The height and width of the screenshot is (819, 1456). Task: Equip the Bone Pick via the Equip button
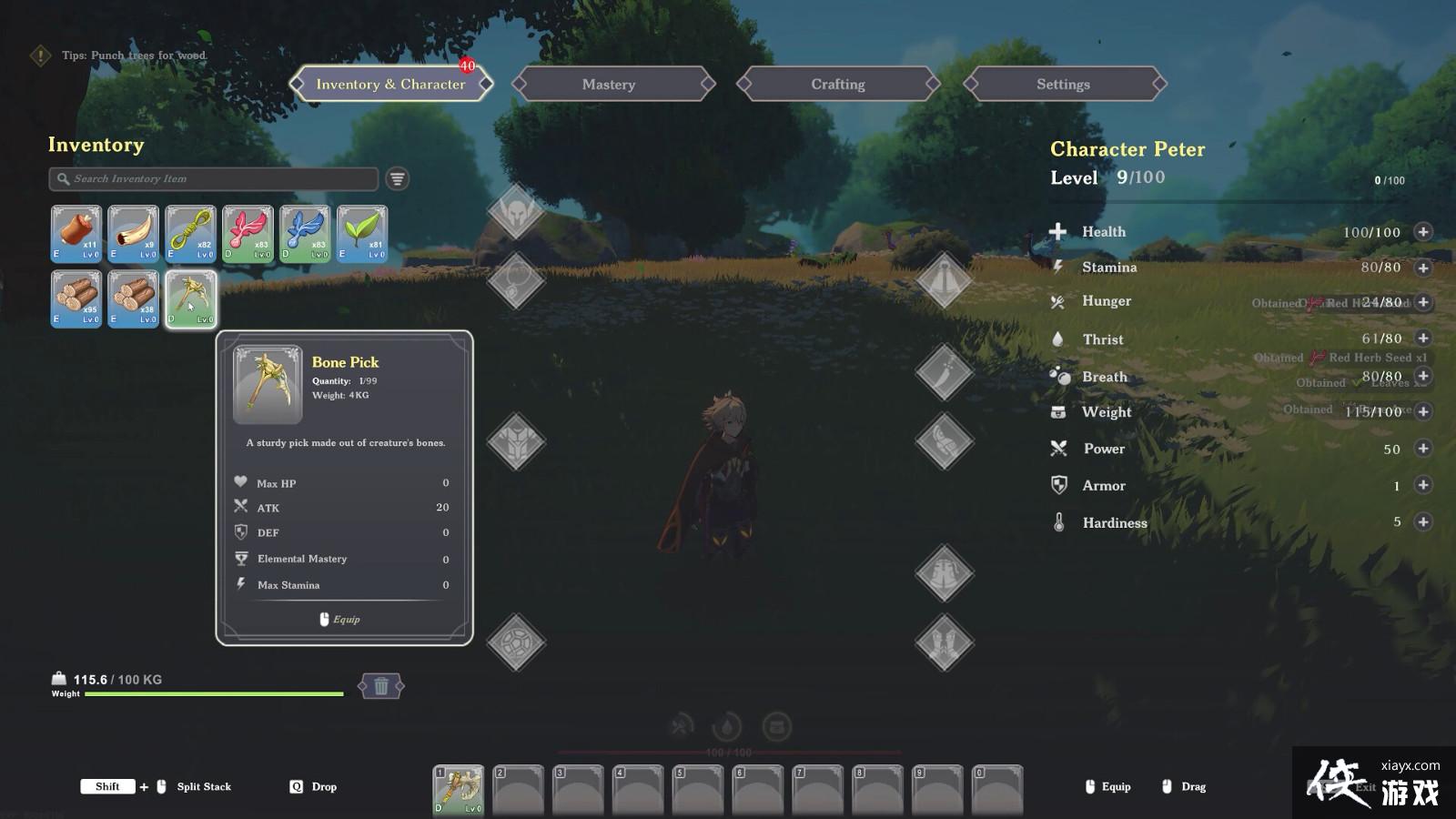pos(341,619)
